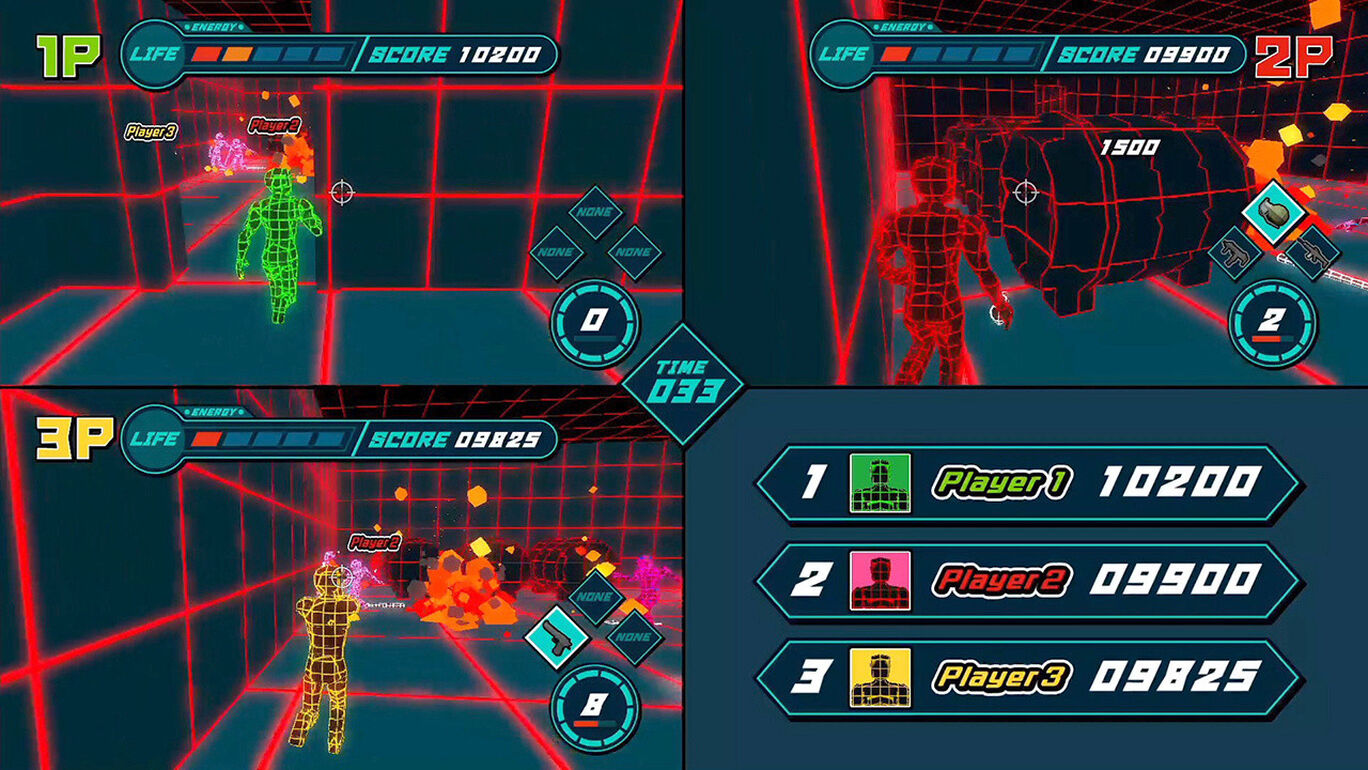Choose the Player2 ranking row

click(1028, 581)
